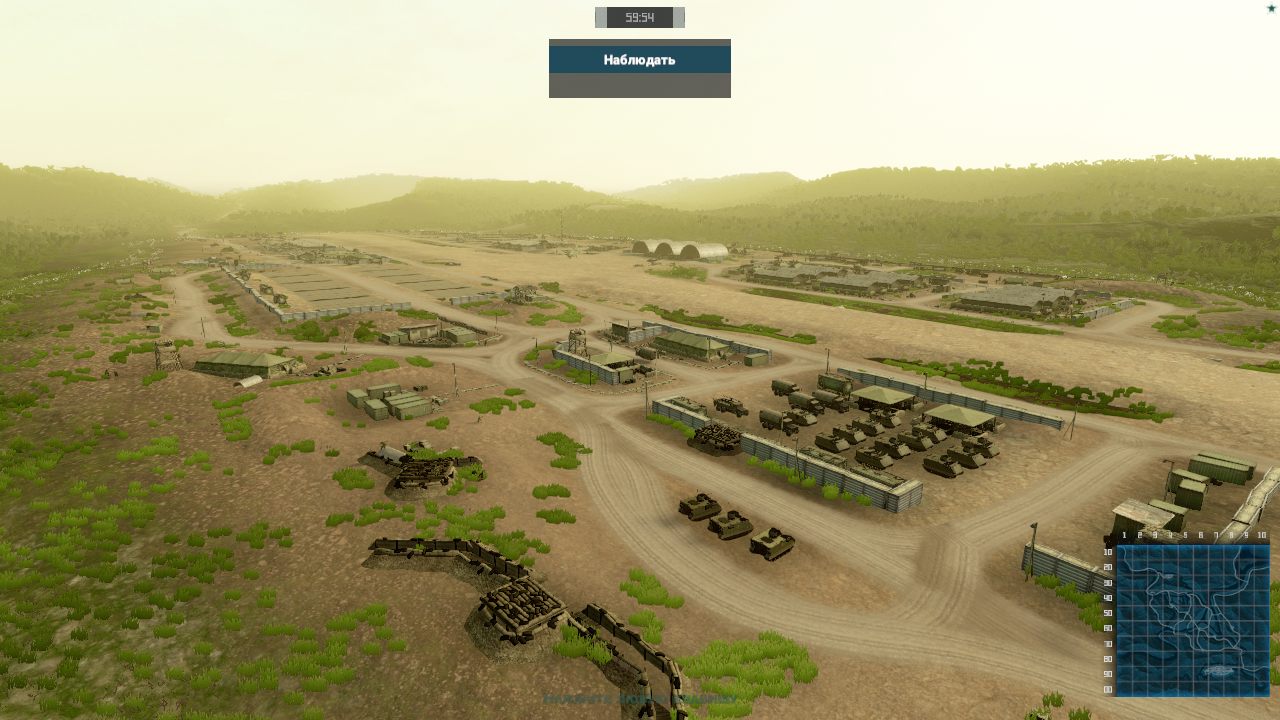Viewport: 1280px width, 720px height.
Task: Click the star icon in the top-right corner
Action: coord(1272,7)
